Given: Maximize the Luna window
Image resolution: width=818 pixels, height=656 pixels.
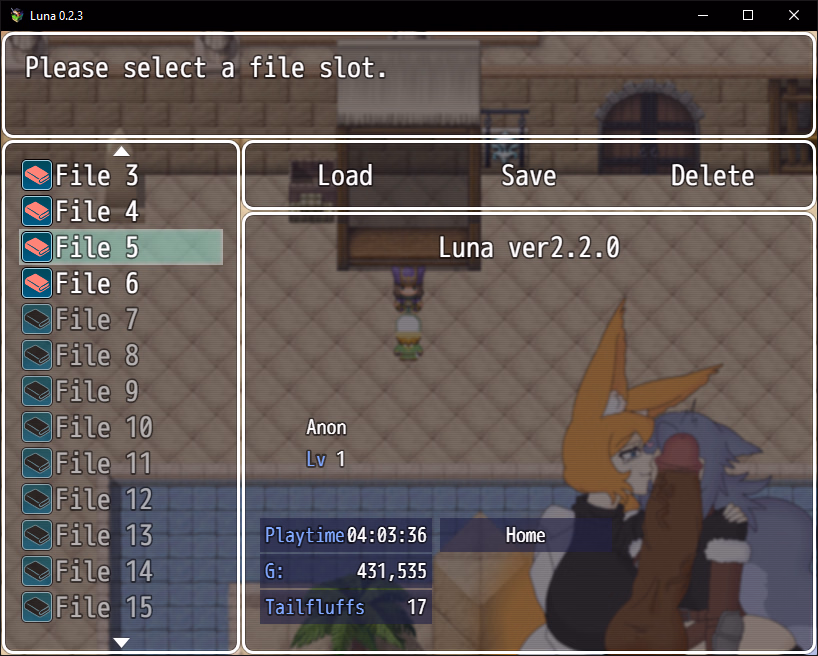Looking at the screenshot, I should (x=748, y=15).
